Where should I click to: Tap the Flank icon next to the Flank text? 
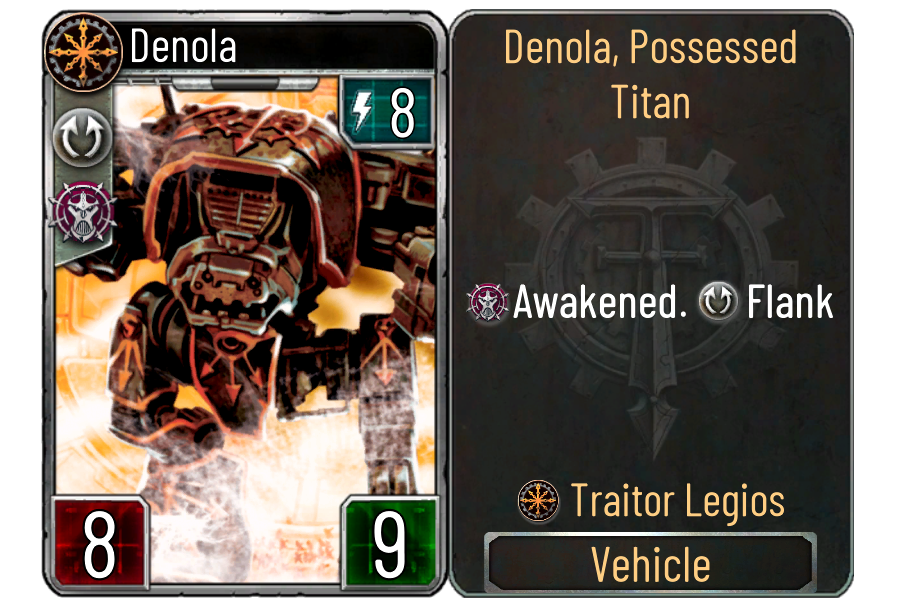point(720,303)
